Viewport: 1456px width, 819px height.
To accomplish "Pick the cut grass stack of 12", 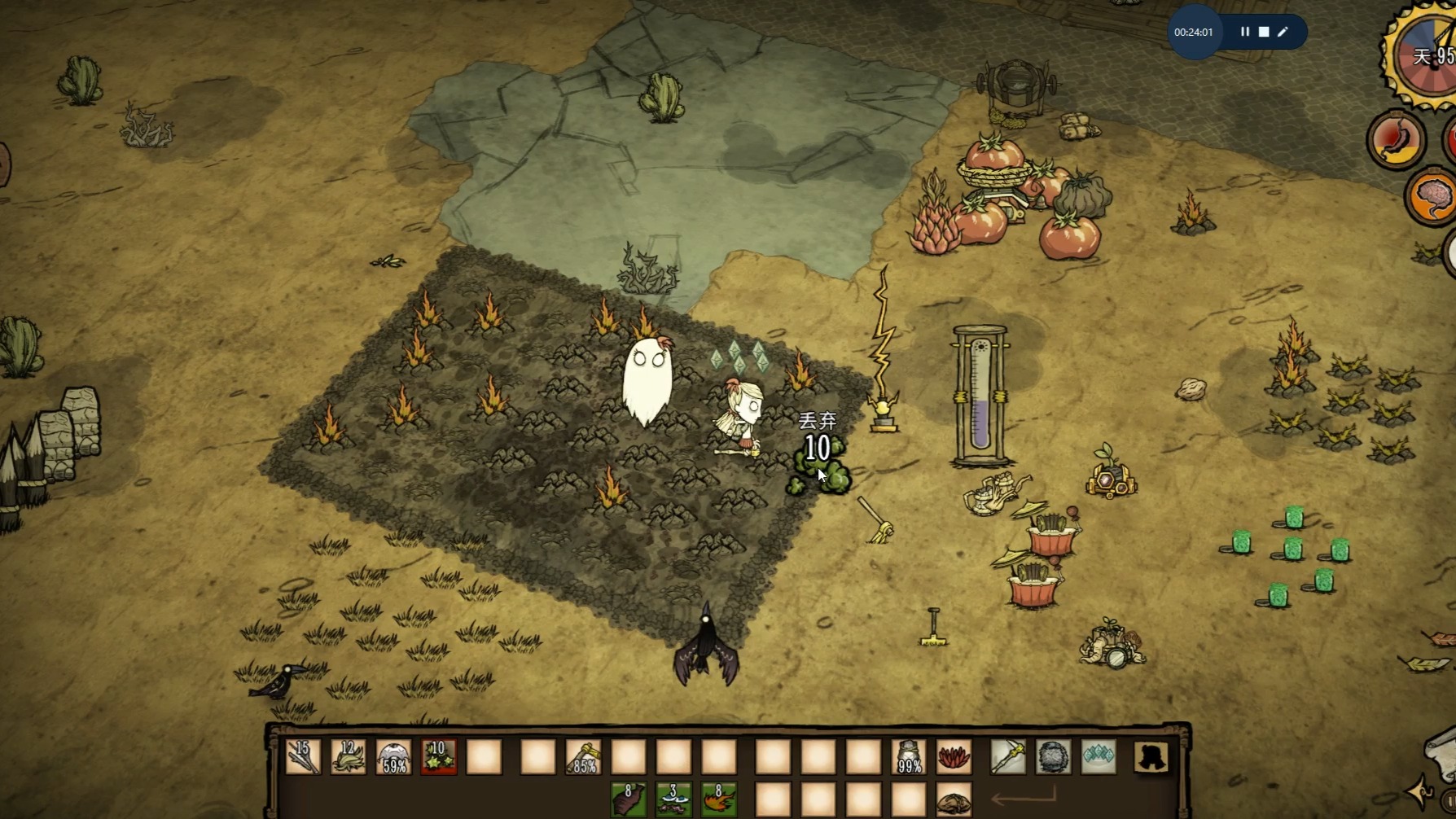I will click(349, 756).
